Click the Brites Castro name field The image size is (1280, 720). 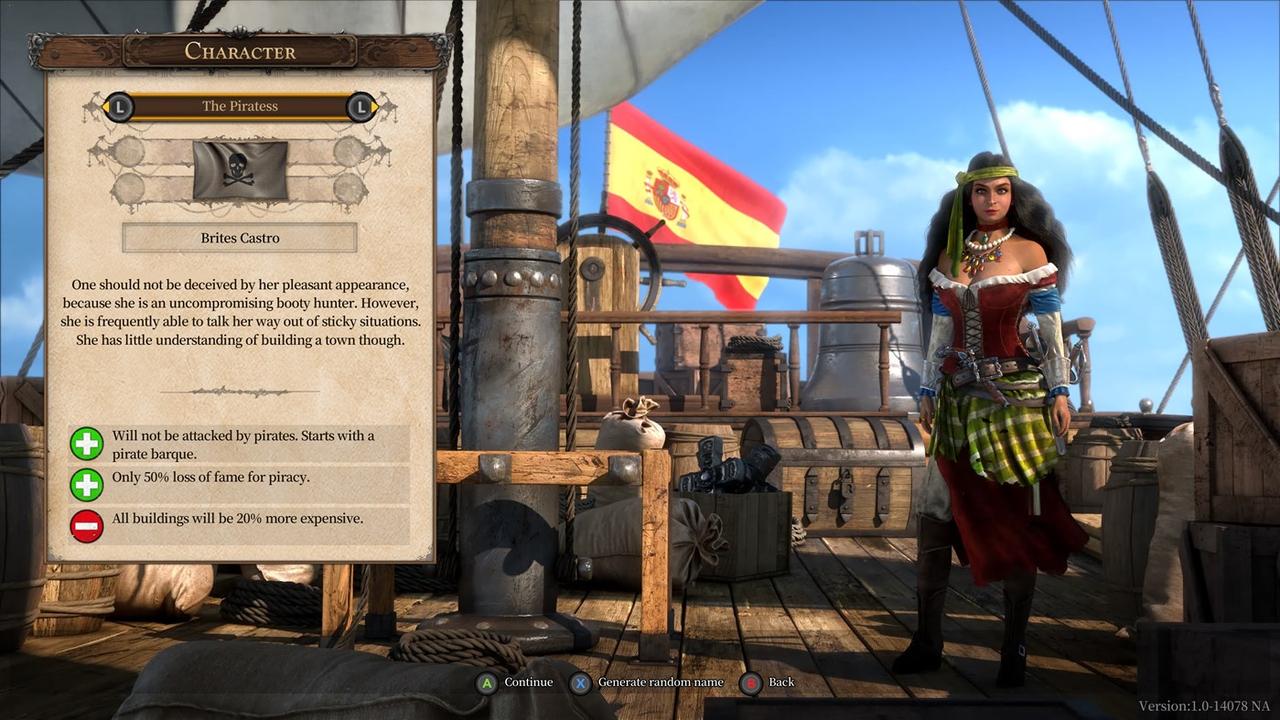240,238
